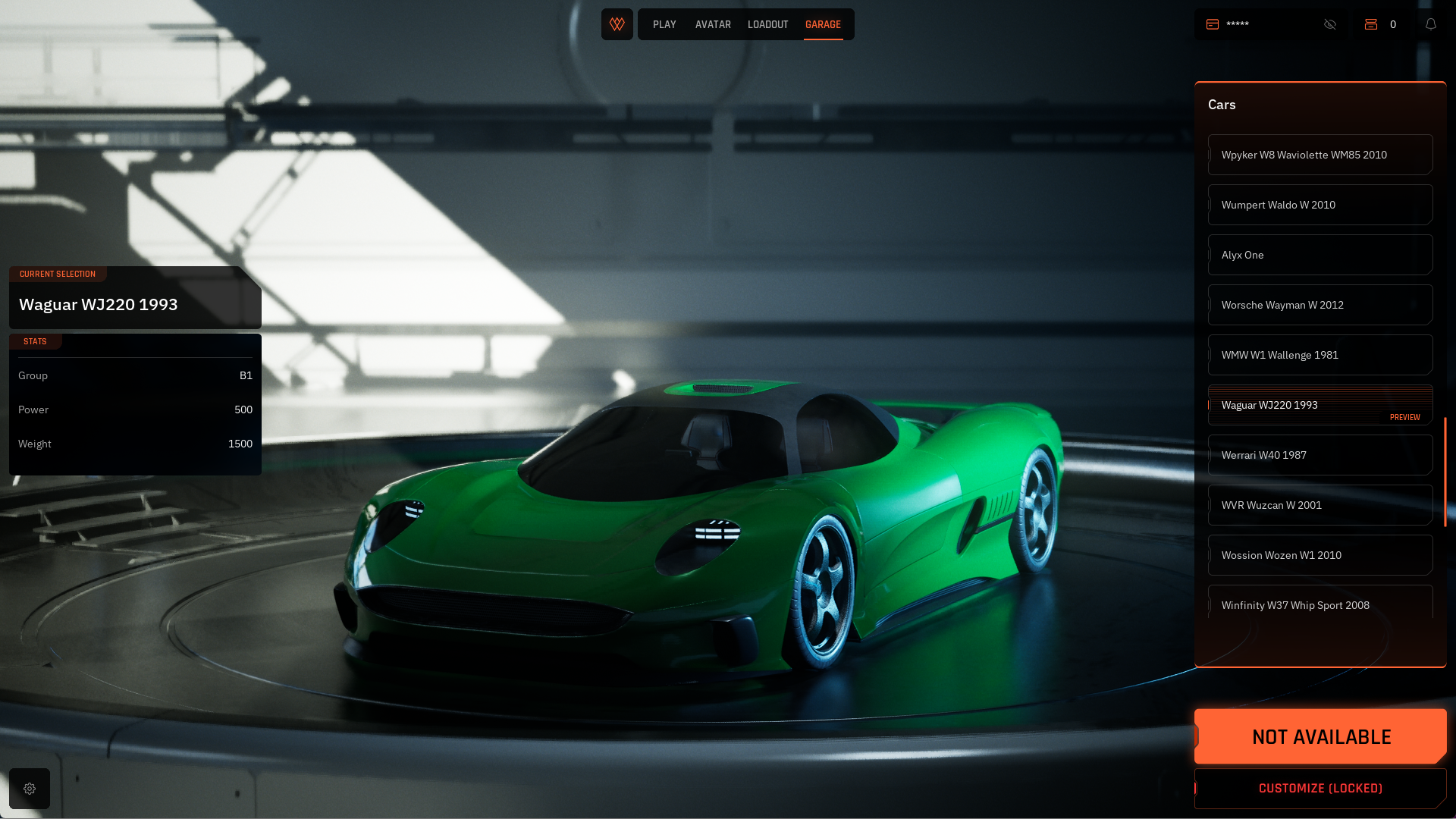Preview the Werrari W40 1987
Screen dimensions: 1456x819
pos(1319,455)
